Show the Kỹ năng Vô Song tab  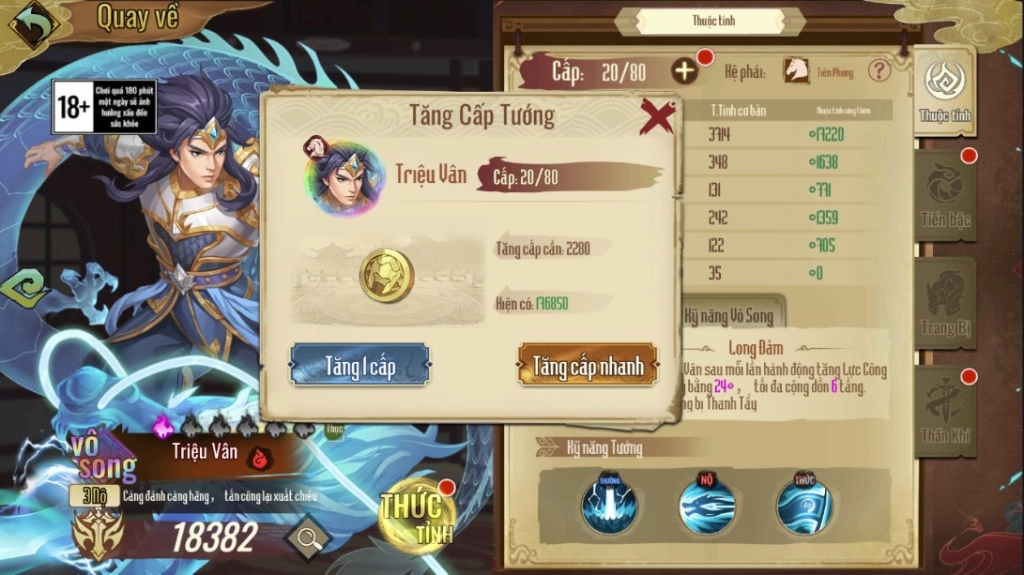[728, 315]
